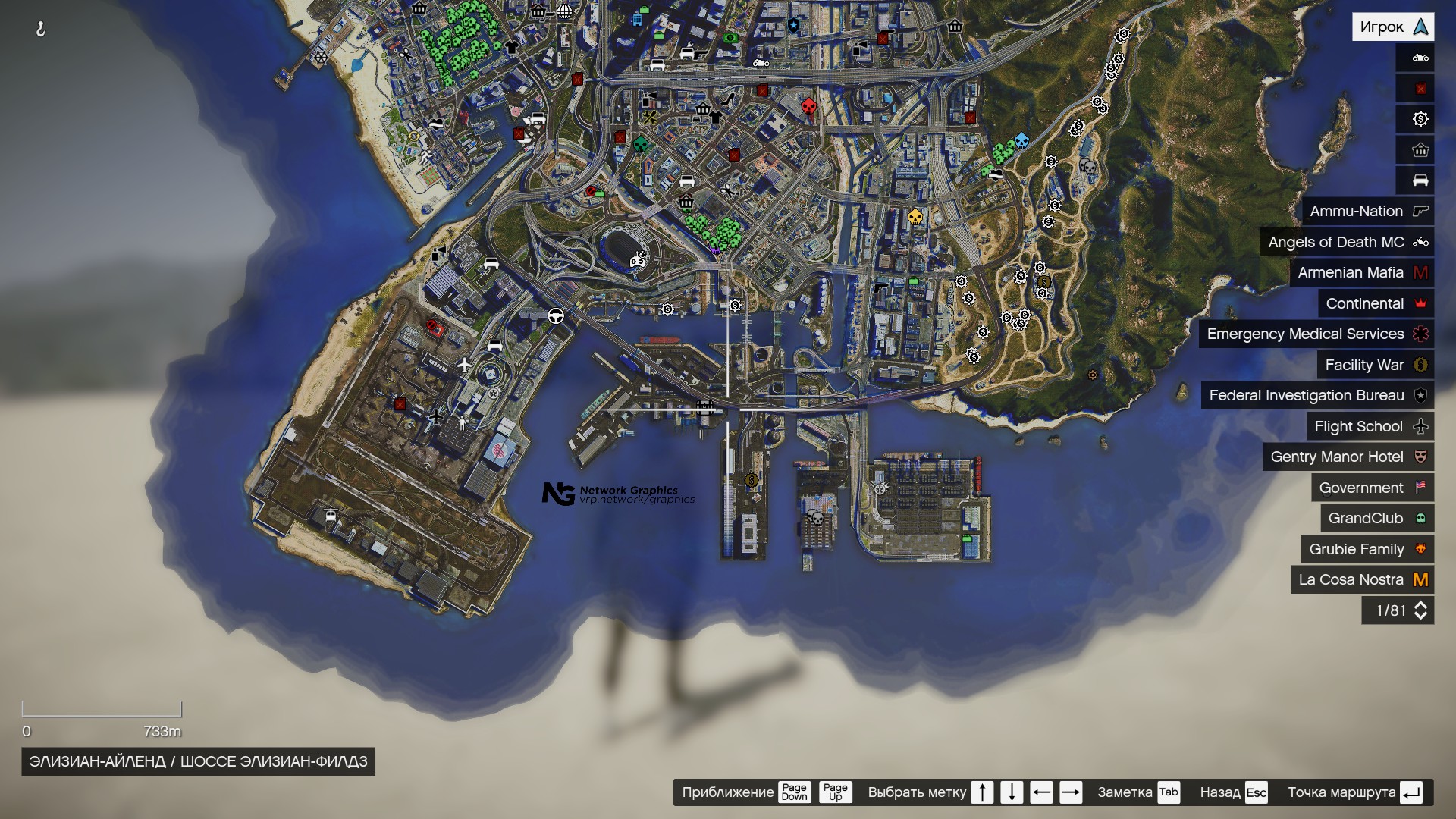Click the down arrow beside Выбрать метку
The image size is (1456, 819).
[1012, 792]
